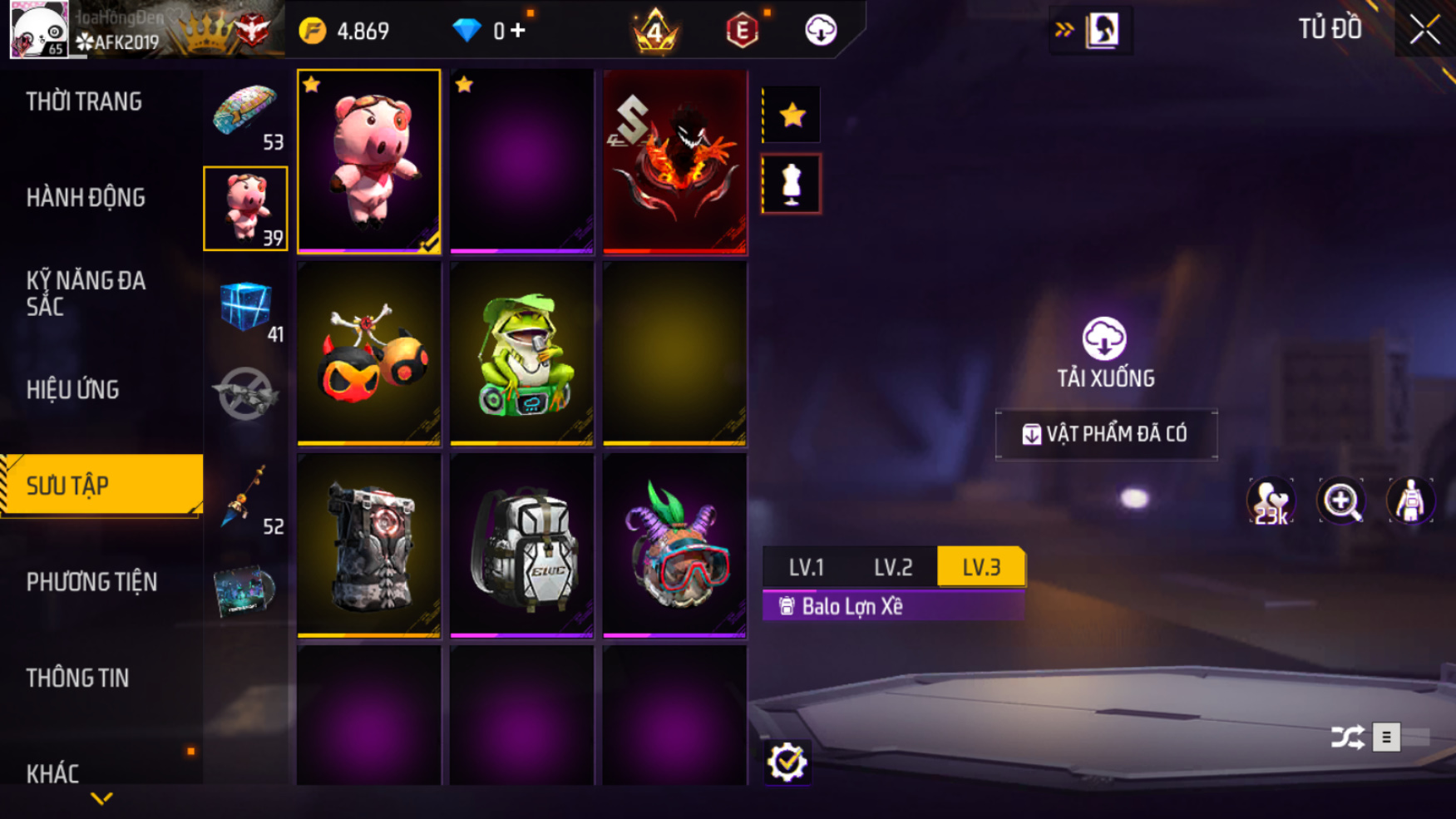This screenshot has height=819, width=1456.
Task: Open the Thời Trang category
Action: pyautogui.click(x=84, y=102)
